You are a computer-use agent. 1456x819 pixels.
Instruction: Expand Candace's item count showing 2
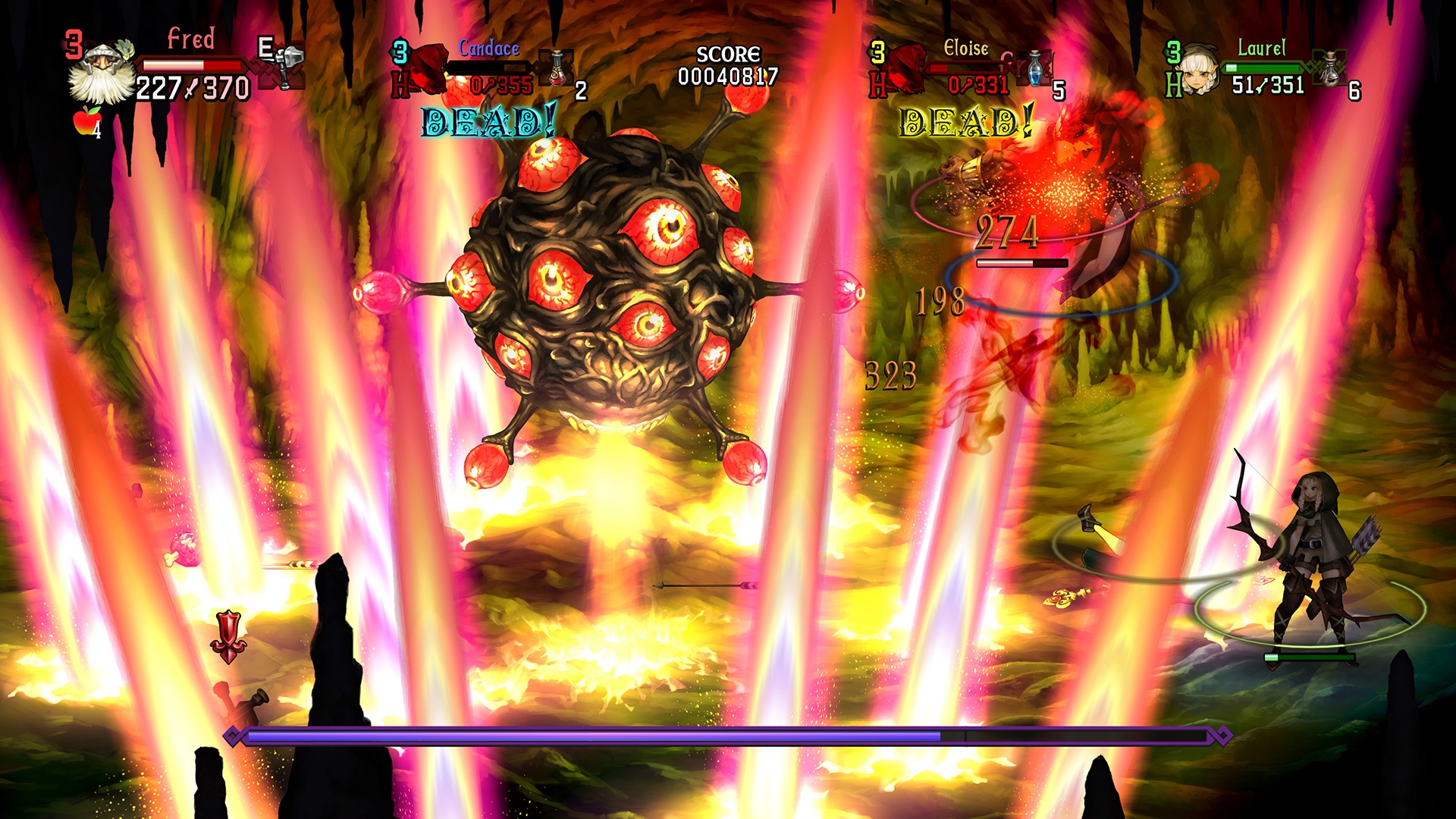click(579, 89)
